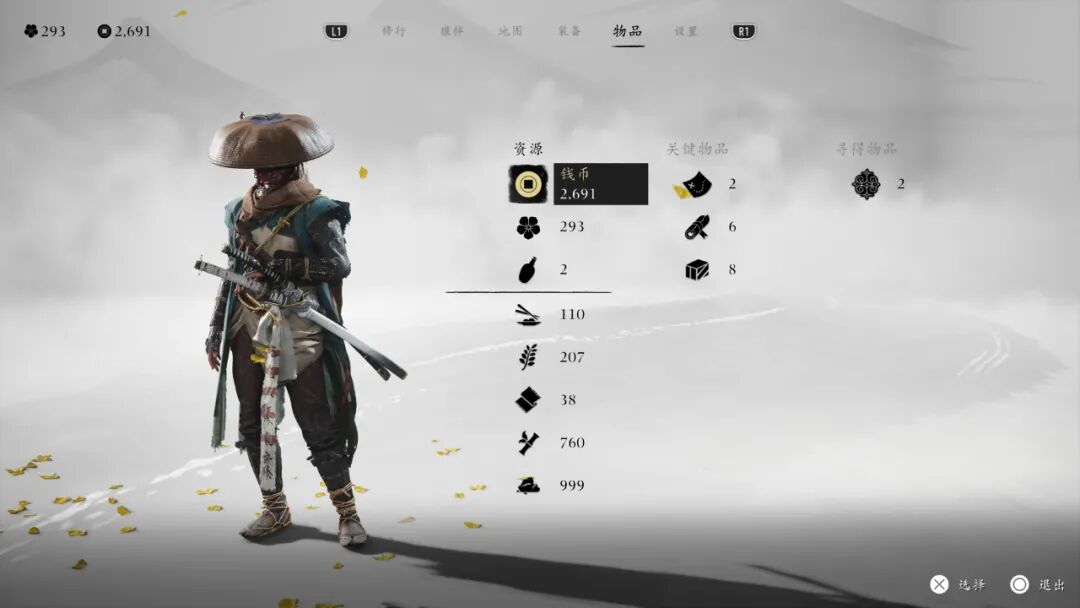1080x608 pixels.
Task: Switch to the 修行 tab
Action: (x=394, y=31)
